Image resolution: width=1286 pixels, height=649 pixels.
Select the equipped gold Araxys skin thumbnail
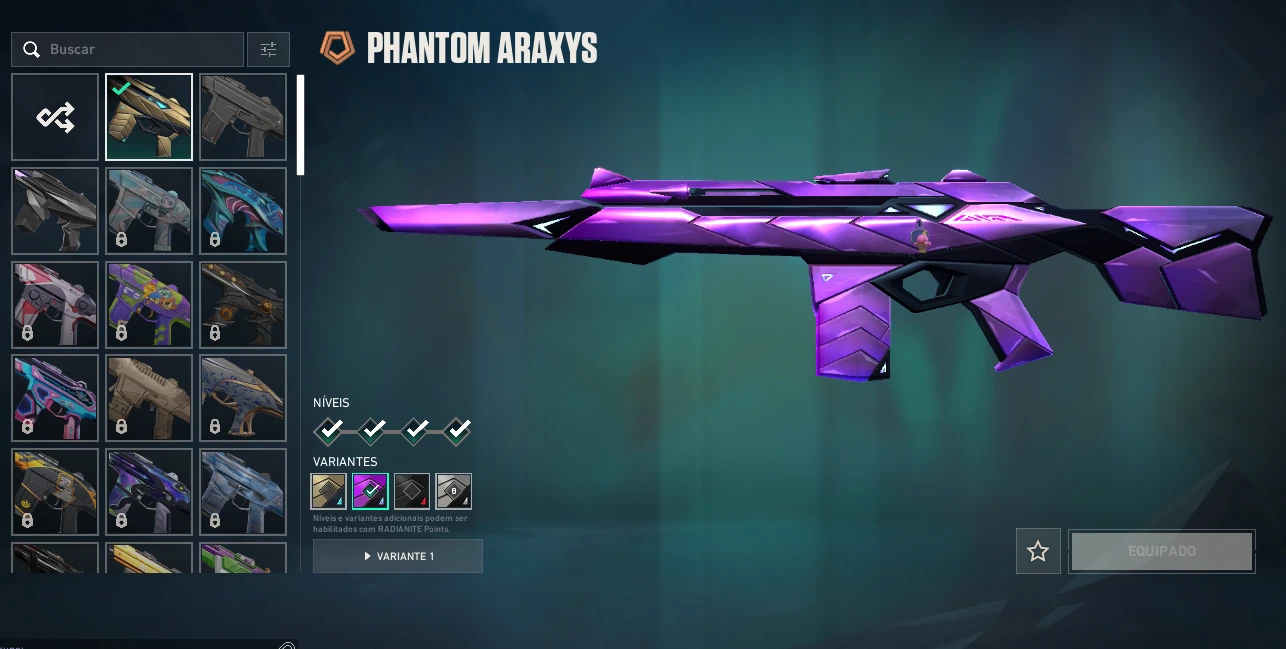tap(149, 117)
